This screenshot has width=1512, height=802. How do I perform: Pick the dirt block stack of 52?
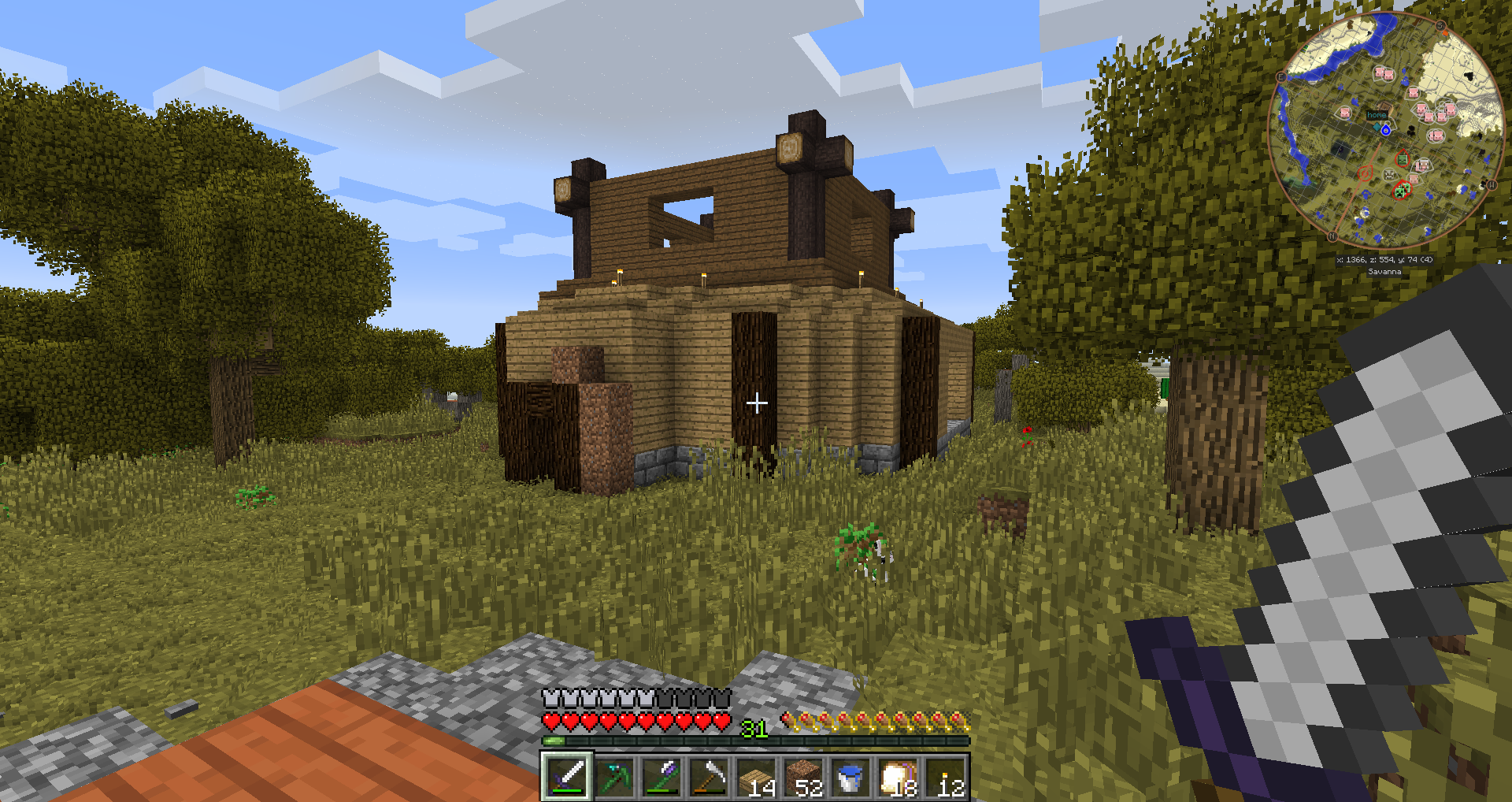point(804,777)
